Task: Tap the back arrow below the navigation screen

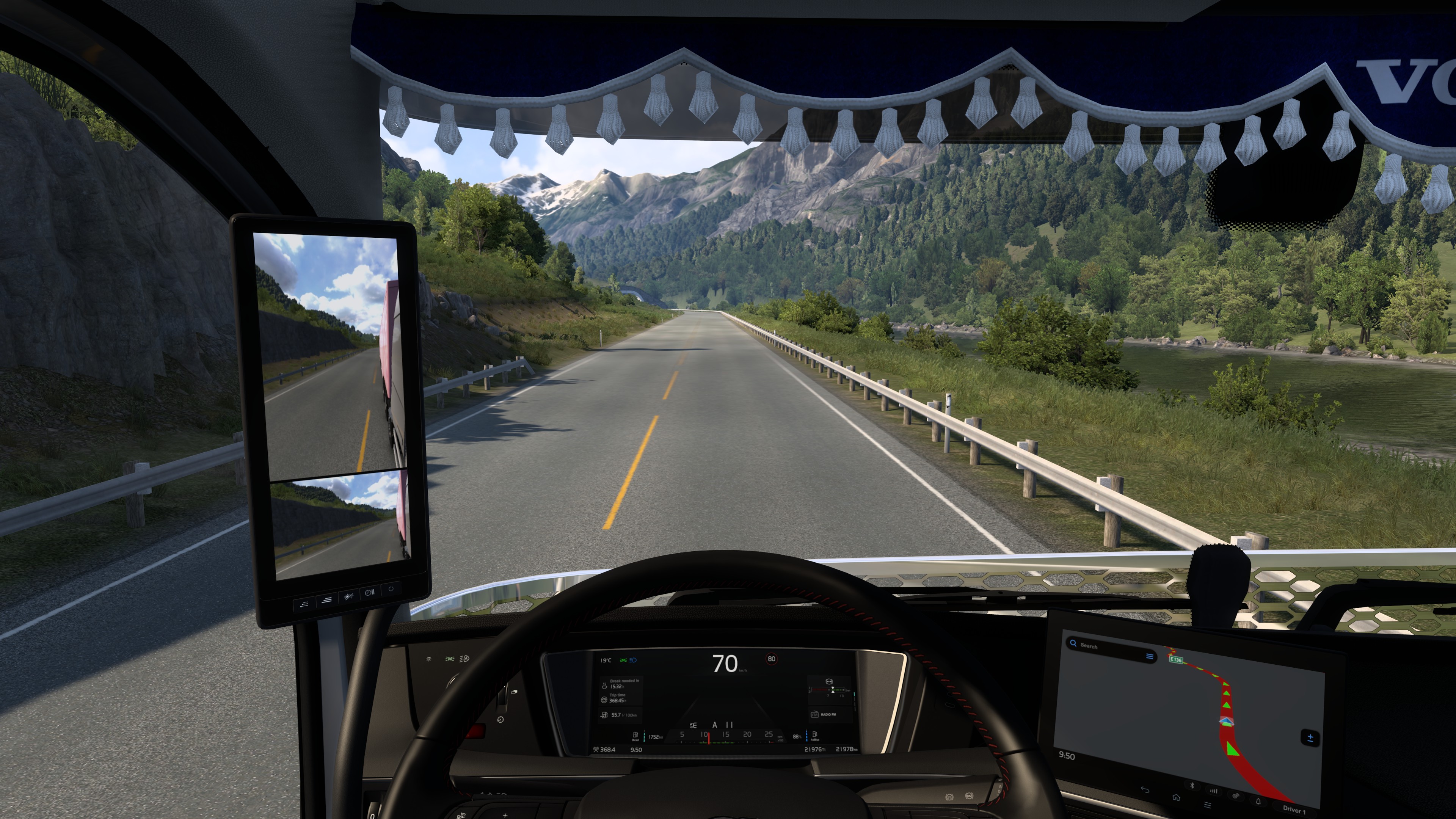Action: [x=1145, y=789]
